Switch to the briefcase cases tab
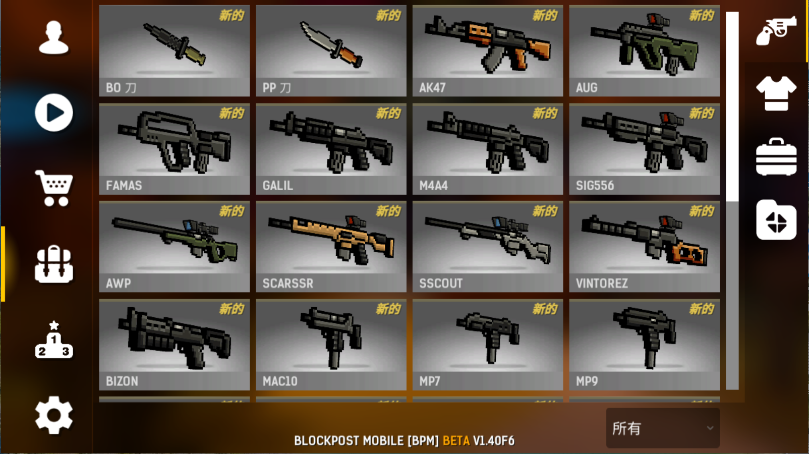The image size is (809, 454). [776, 157]
